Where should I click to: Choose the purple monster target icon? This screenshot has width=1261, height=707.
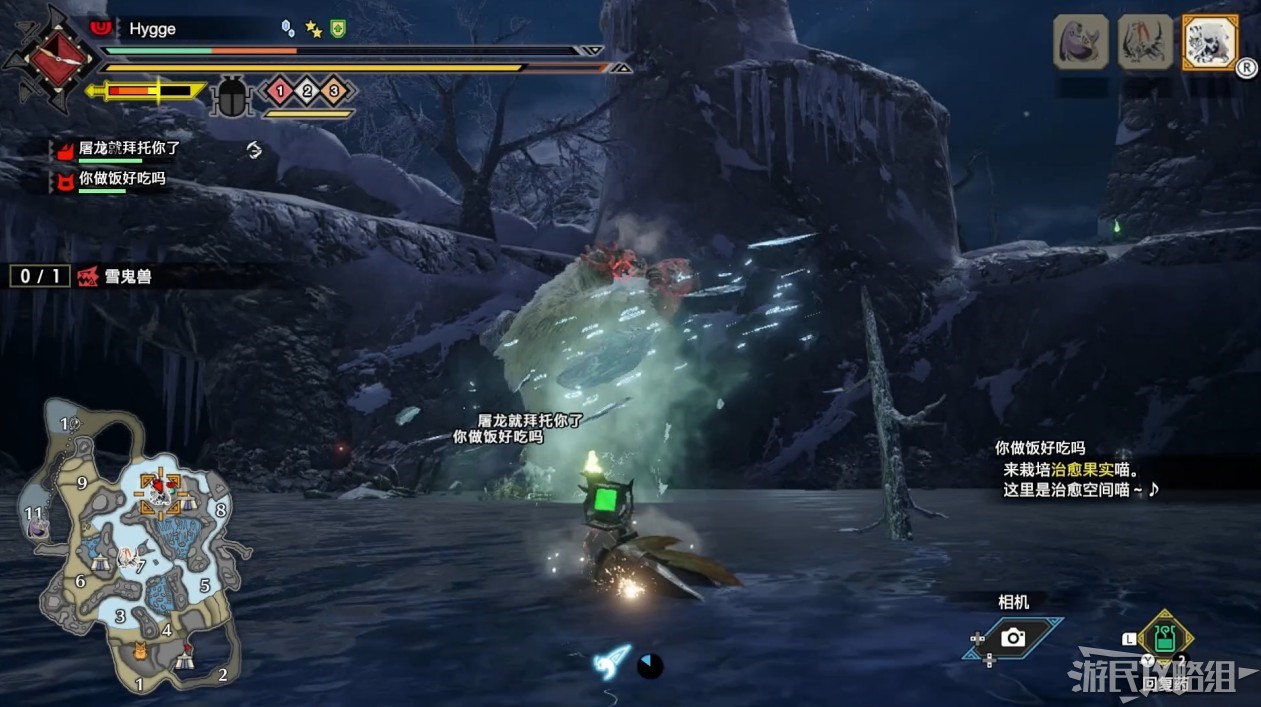pyautogui.click(x=1081, y=42)
